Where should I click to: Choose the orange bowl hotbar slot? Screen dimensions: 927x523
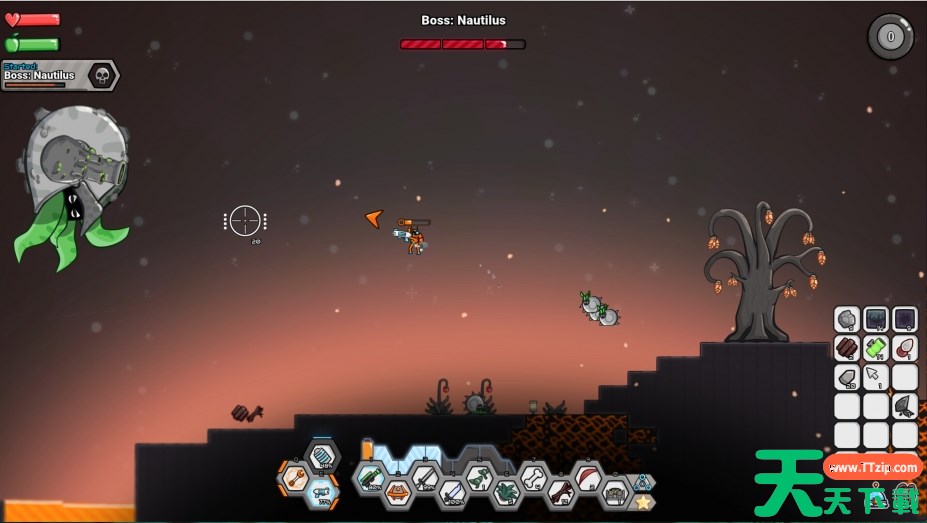click(x=397, y=492)
